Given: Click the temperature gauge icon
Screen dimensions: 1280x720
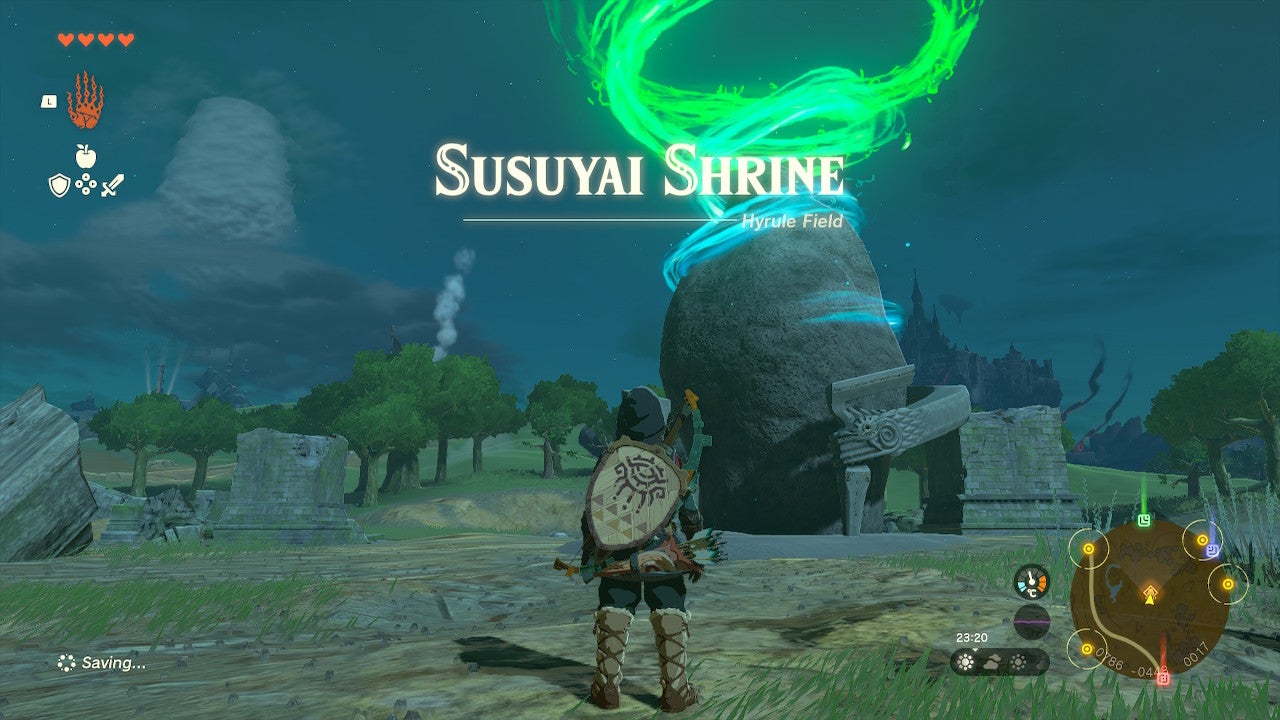Looking at the screenshot, I should [x=1031, y=582].
